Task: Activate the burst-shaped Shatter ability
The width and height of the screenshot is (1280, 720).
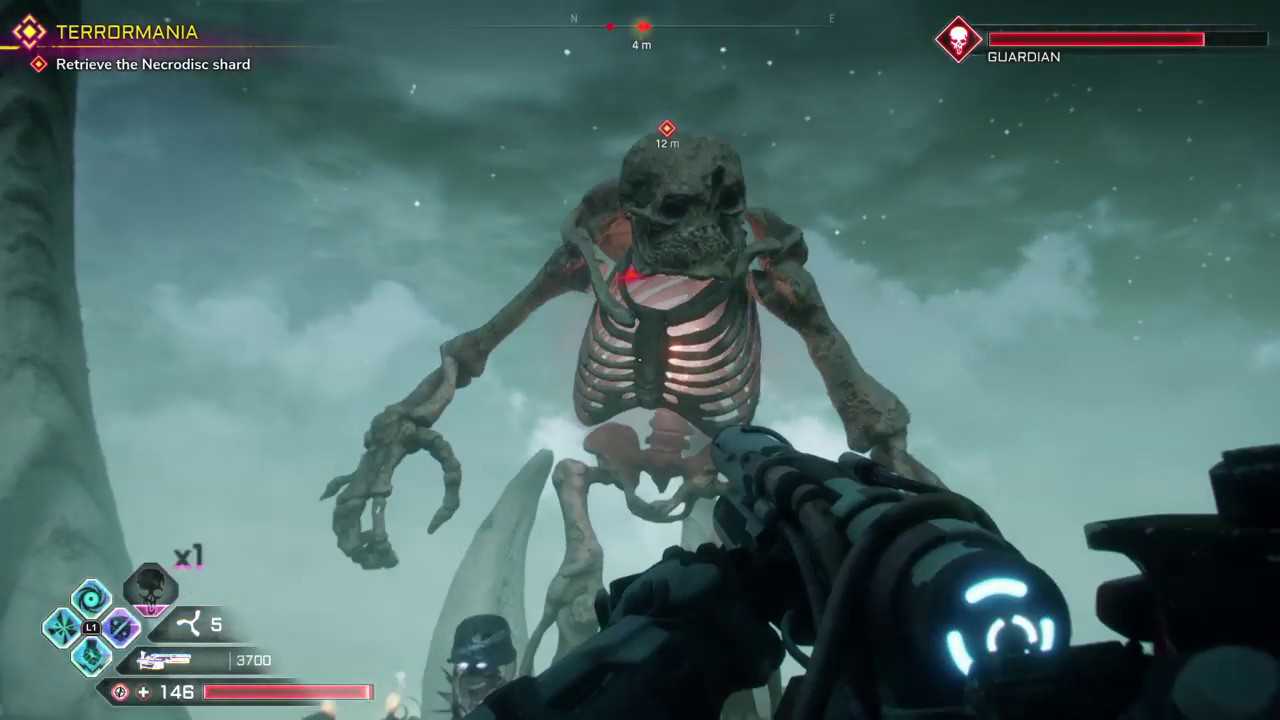Action: [x=62, y=628]
